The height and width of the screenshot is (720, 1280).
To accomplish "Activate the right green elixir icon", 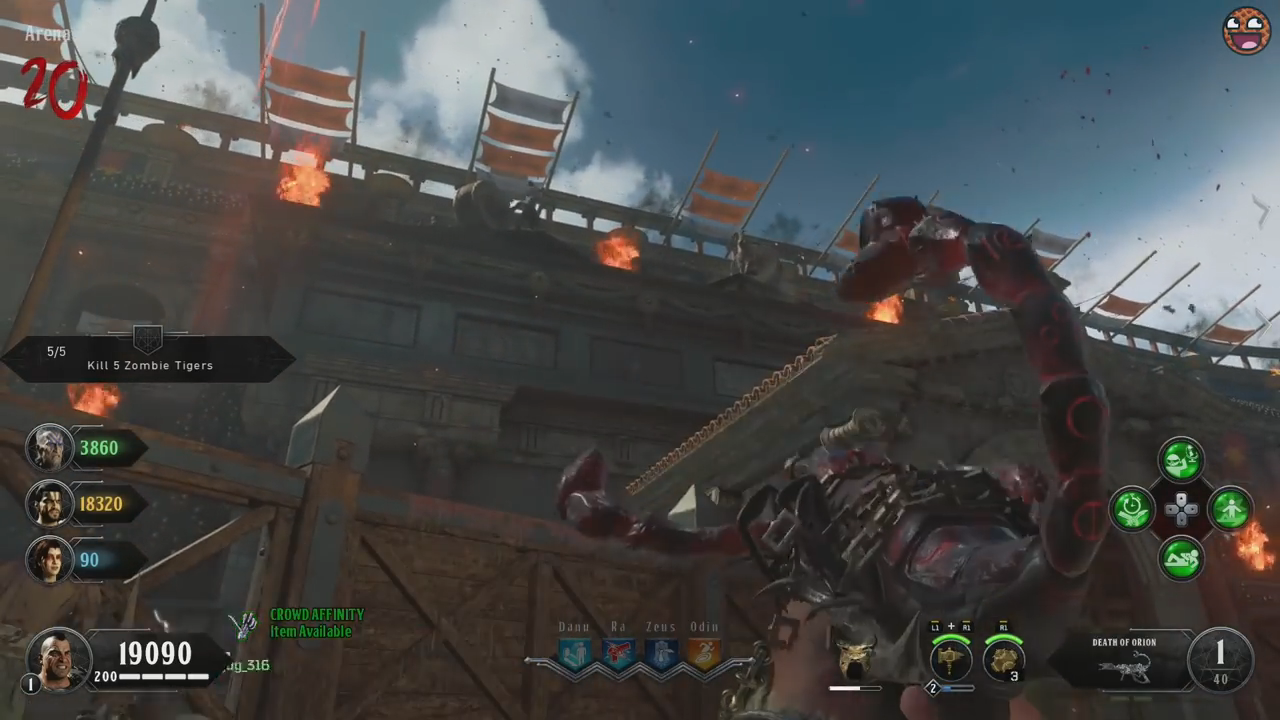I will [1230, 509].
